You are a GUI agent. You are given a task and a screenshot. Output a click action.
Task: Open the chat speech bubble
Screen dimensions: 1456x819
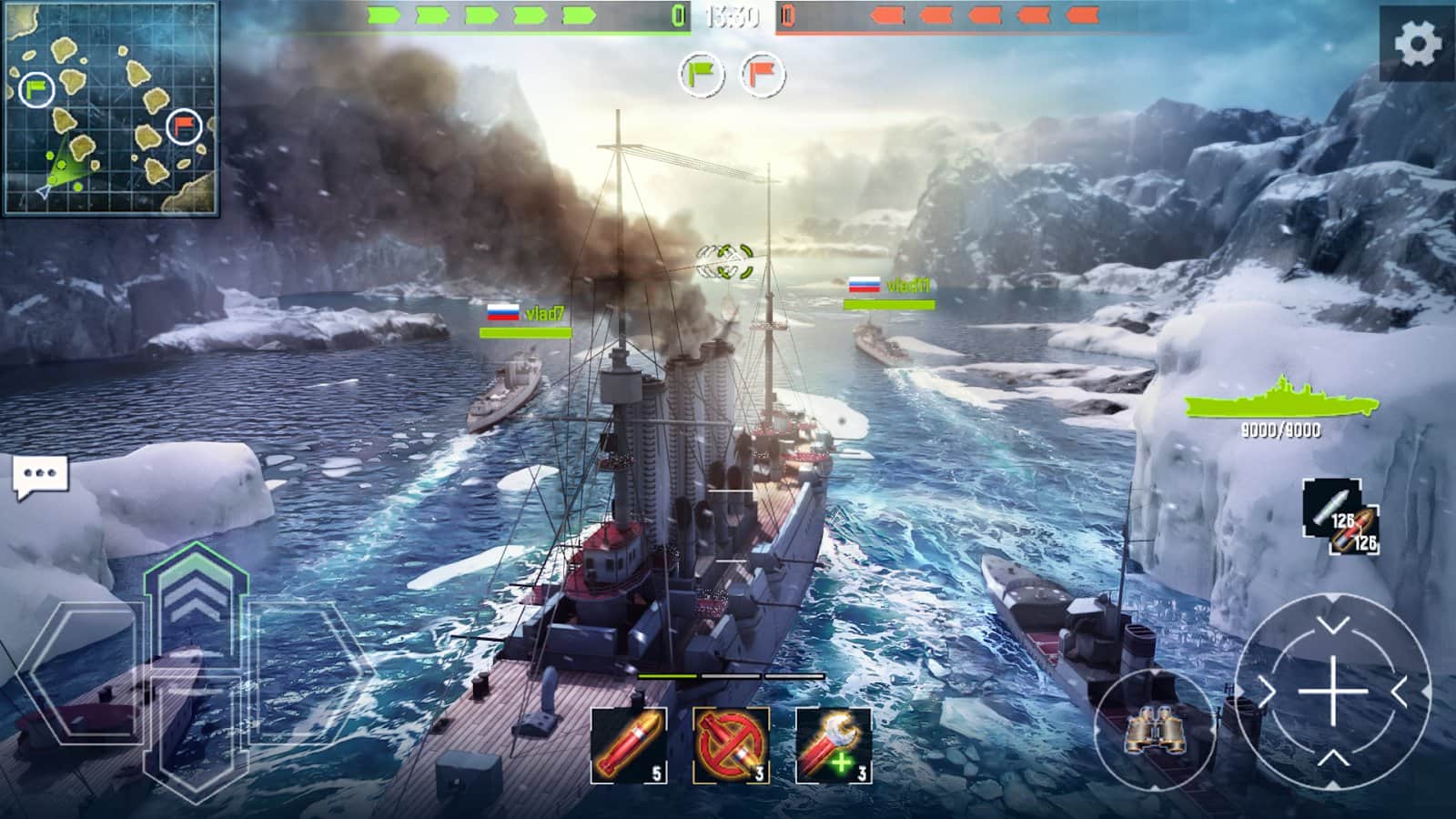click(40, 476)
